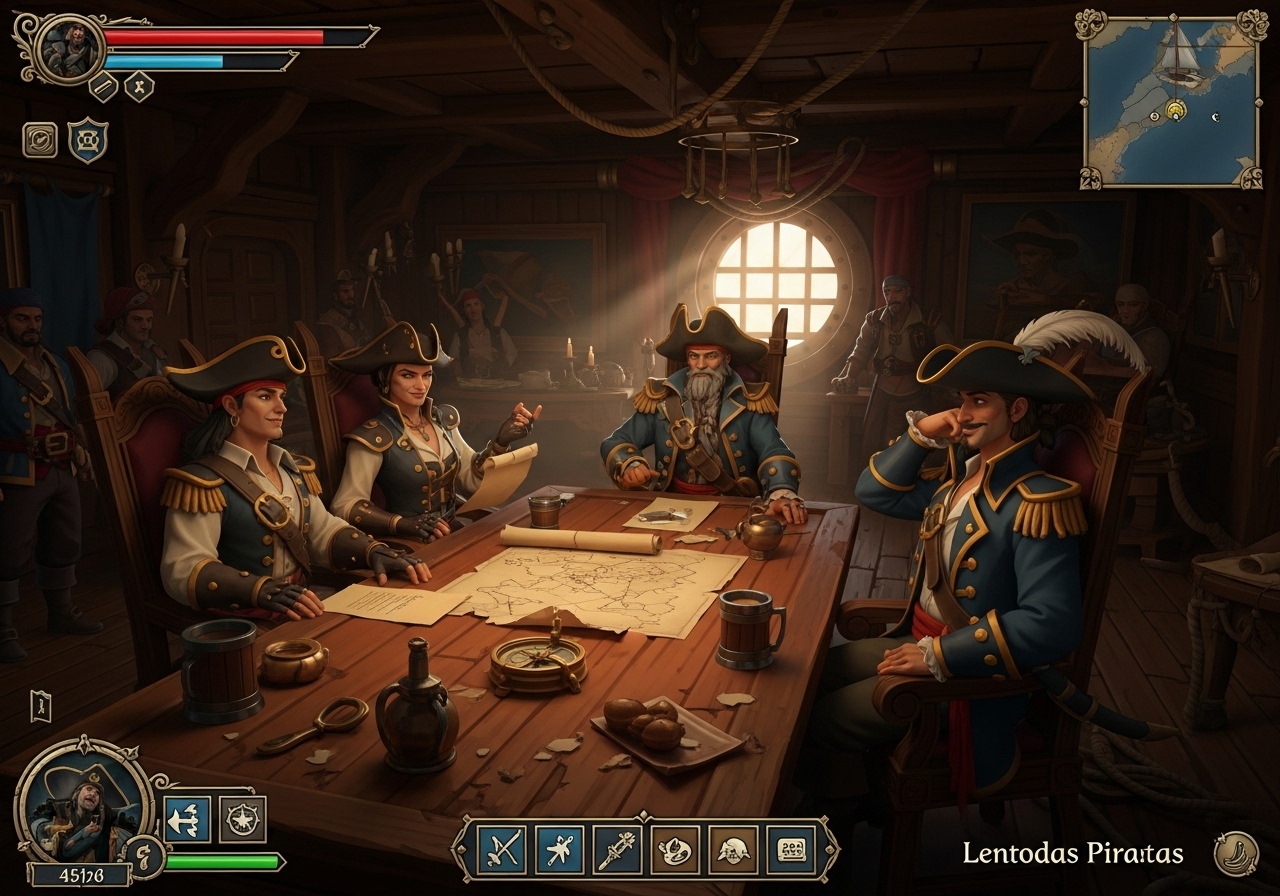Image resolution: width=1280 pixels, height=896 pixels.
Task: Open the scroll note hotbar slot
Action: pos(791,849)
